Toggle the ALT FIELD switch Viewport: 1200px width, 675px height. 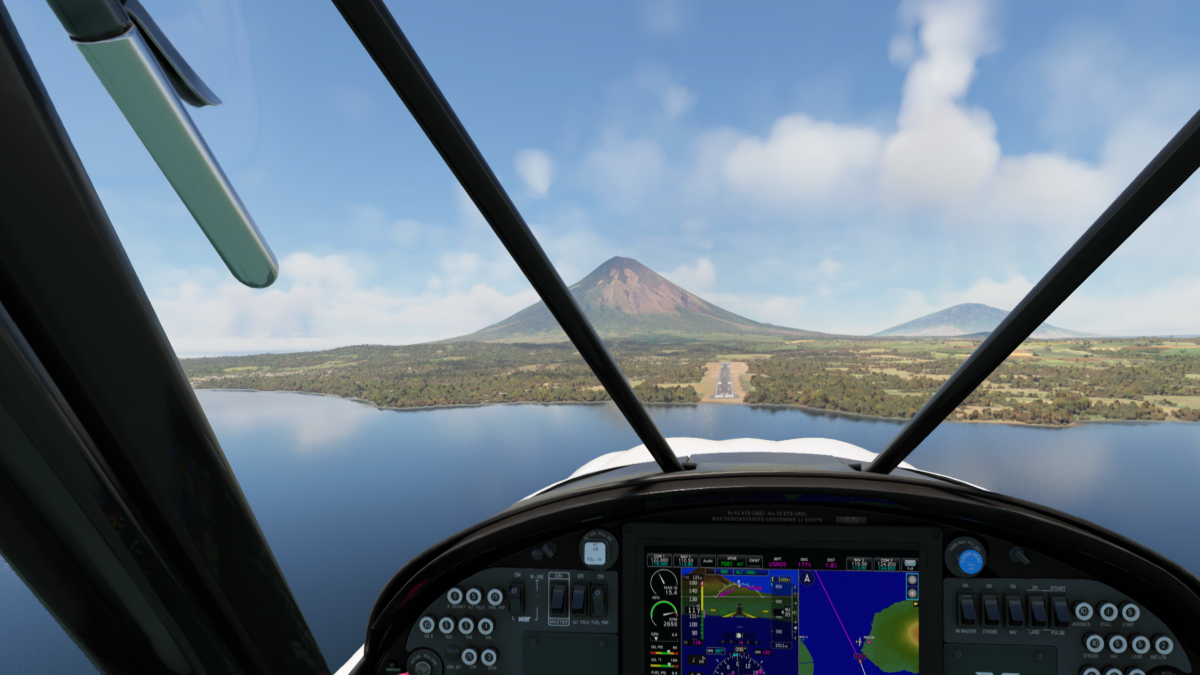point(578,599)
